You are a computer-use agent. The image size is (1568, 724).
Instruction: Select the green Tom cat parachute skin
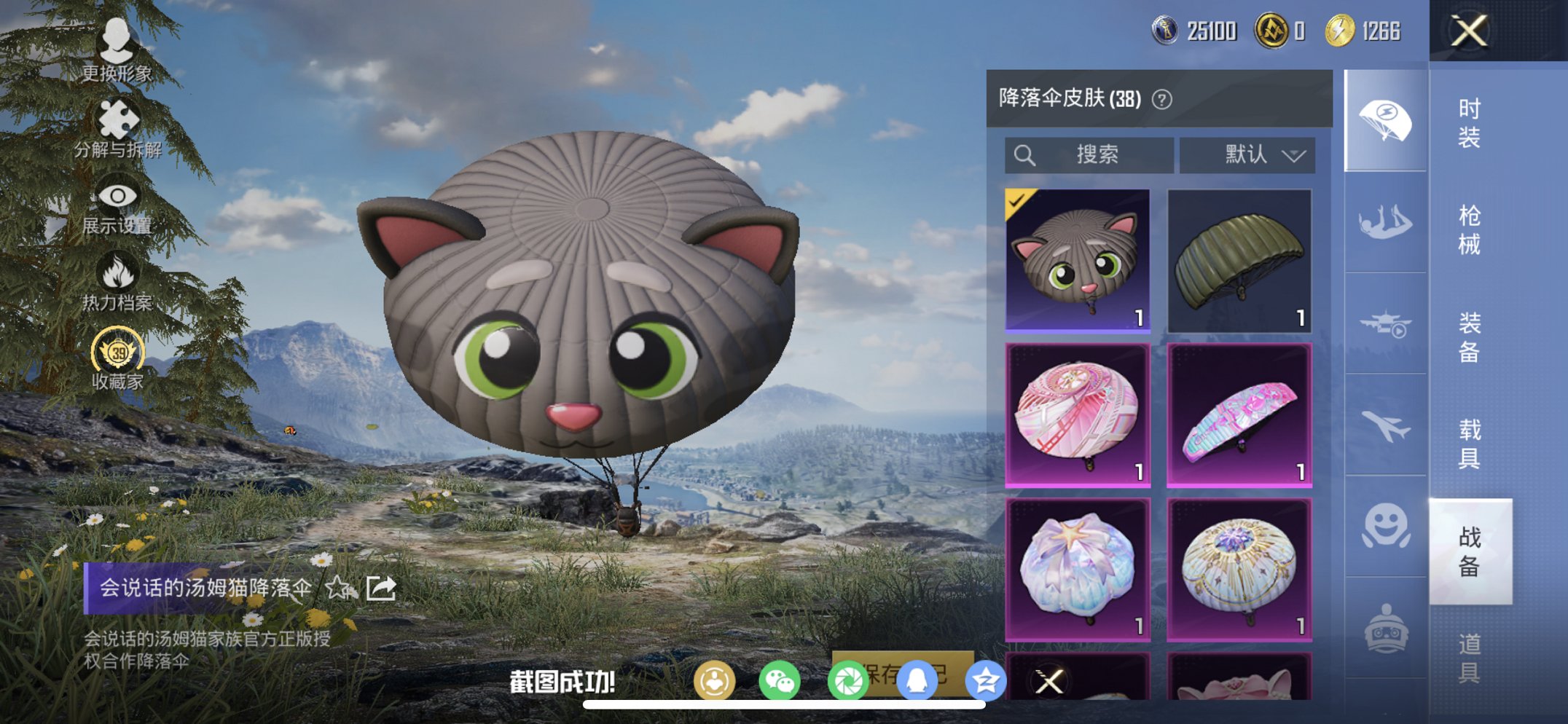[1078, 260]
